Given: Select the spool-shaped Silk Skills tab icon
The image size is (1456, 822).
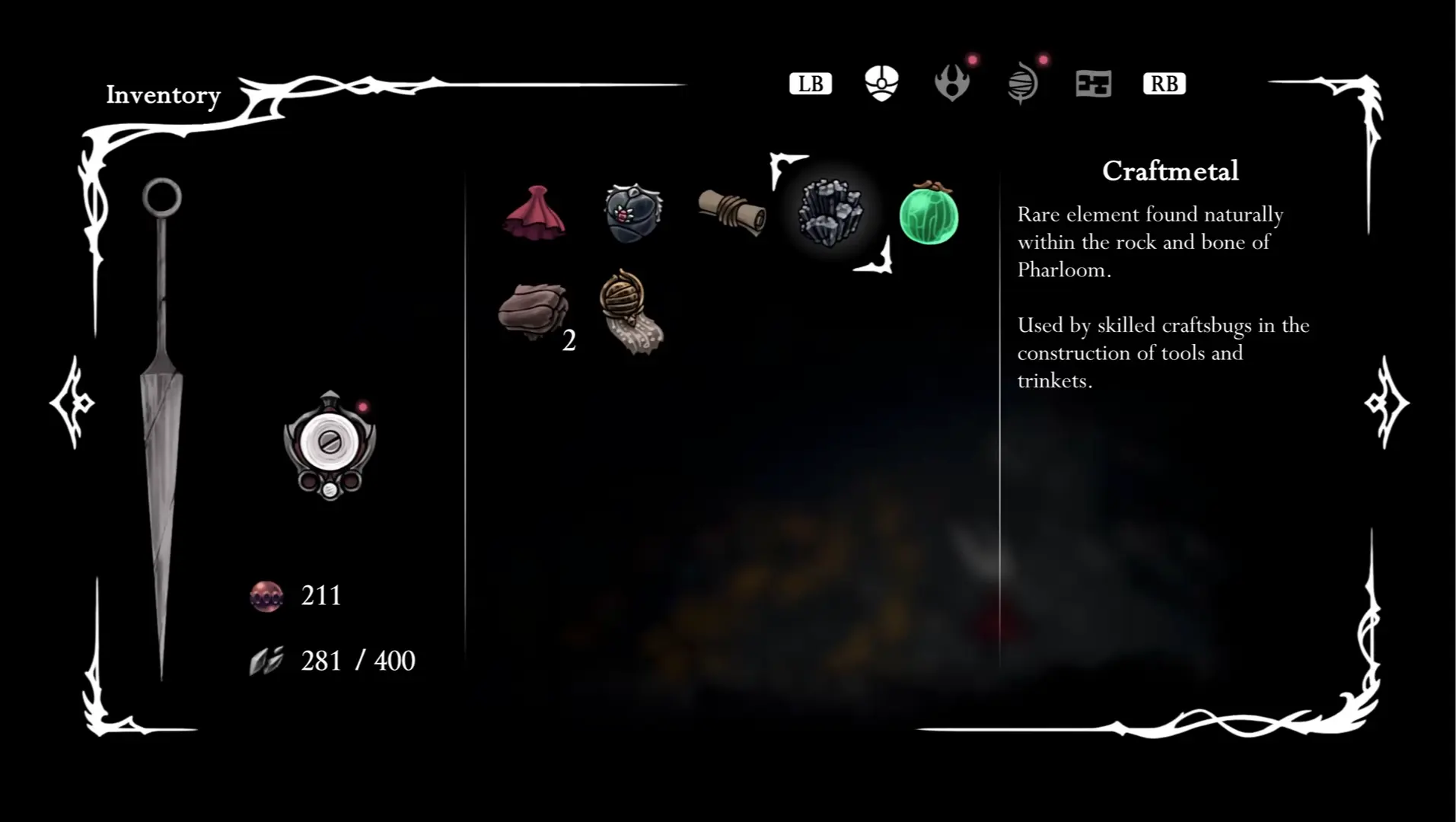Looking at the screenshot, I should coord(1023,84).
